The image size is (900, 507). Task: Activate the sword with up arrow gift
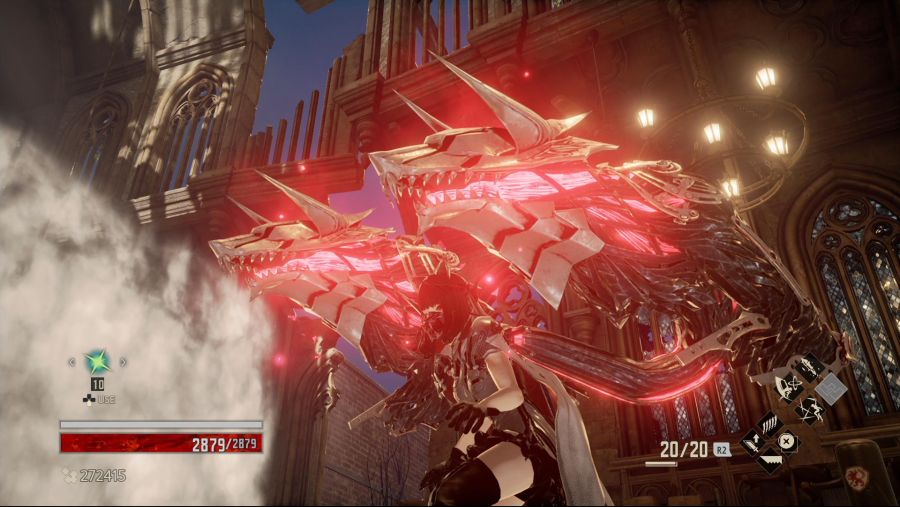[x=753, y=444]
